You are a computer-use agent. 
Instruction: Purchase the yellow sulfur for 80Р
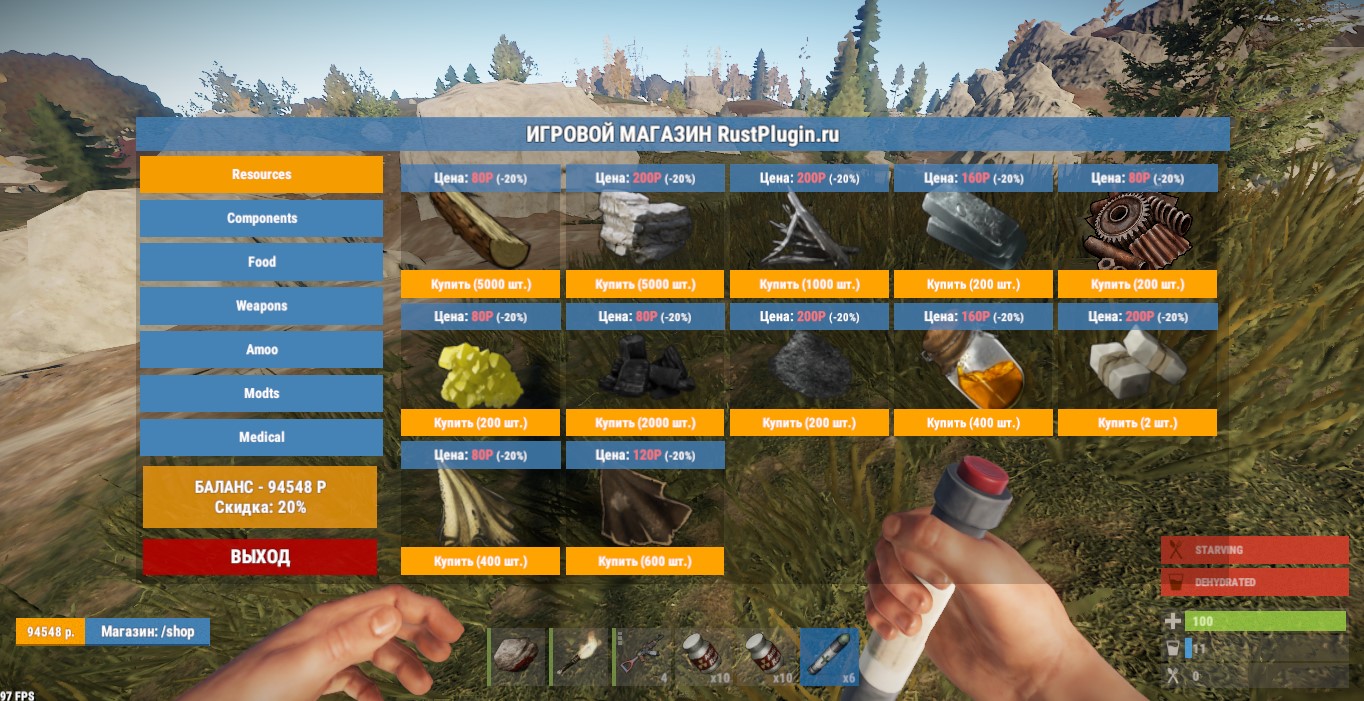pos(480,423)
